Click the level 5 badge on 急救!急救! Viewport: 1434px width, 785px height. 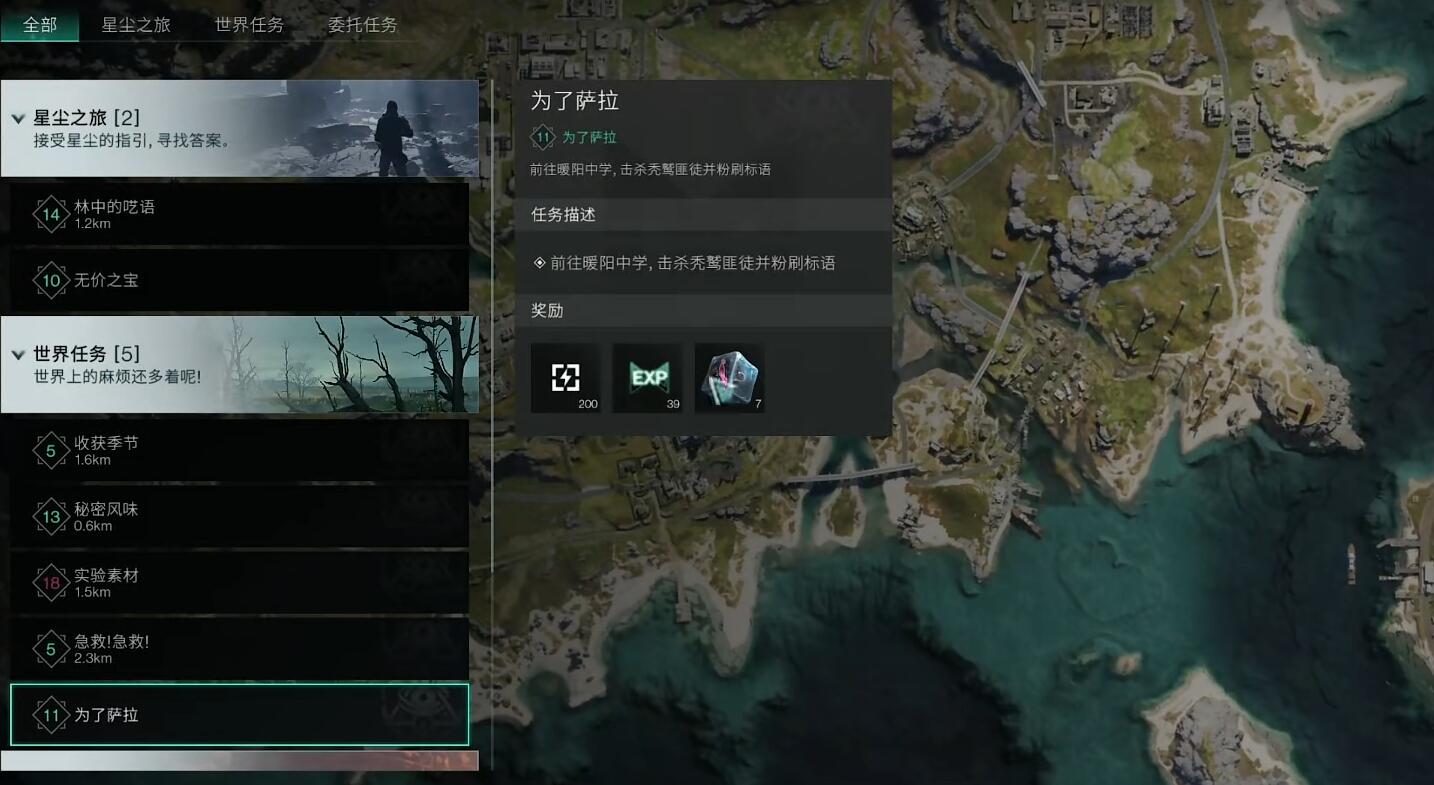click(x=51, y=648)
